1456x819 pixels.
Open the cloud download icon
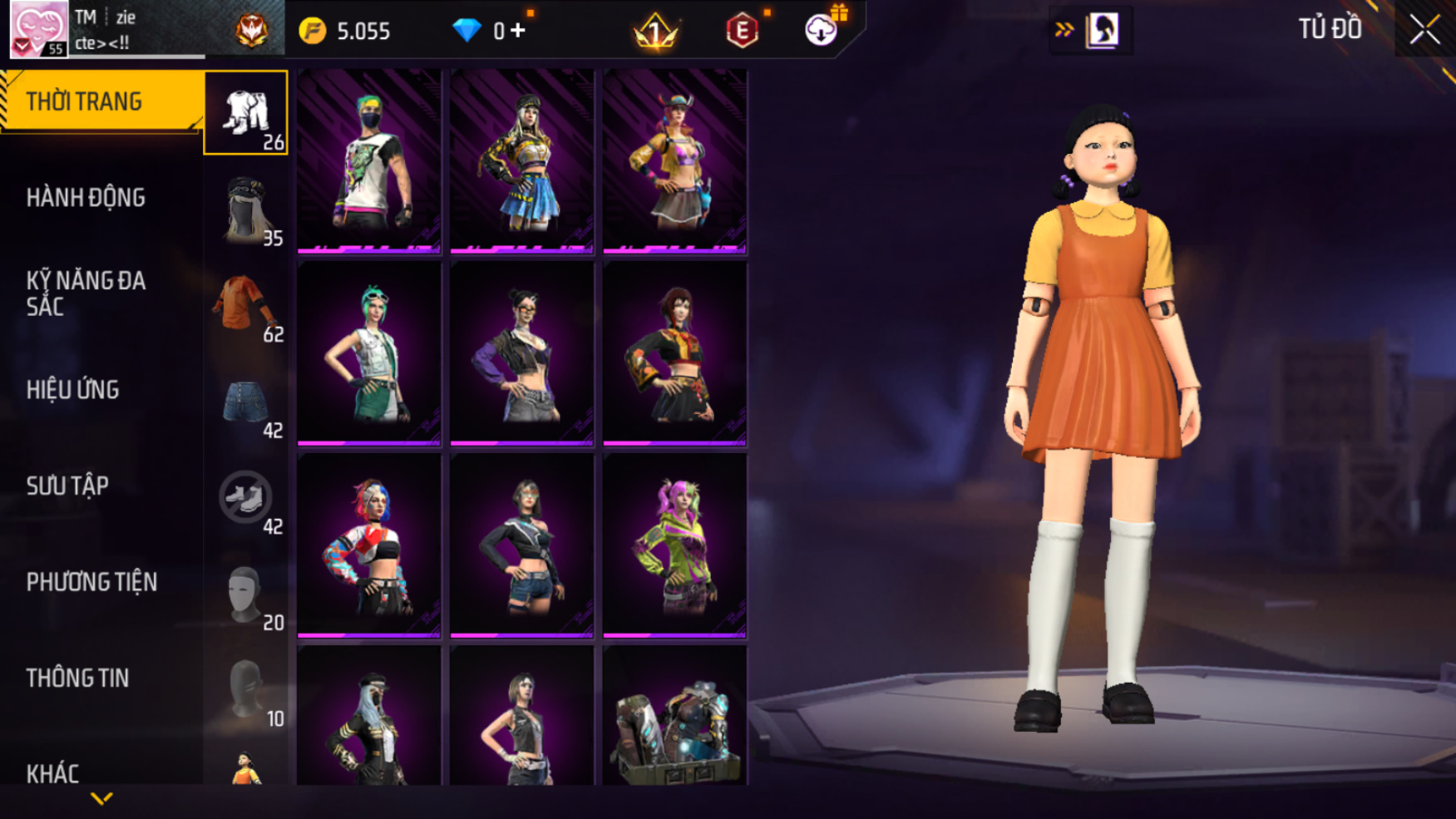pos(821,31)
